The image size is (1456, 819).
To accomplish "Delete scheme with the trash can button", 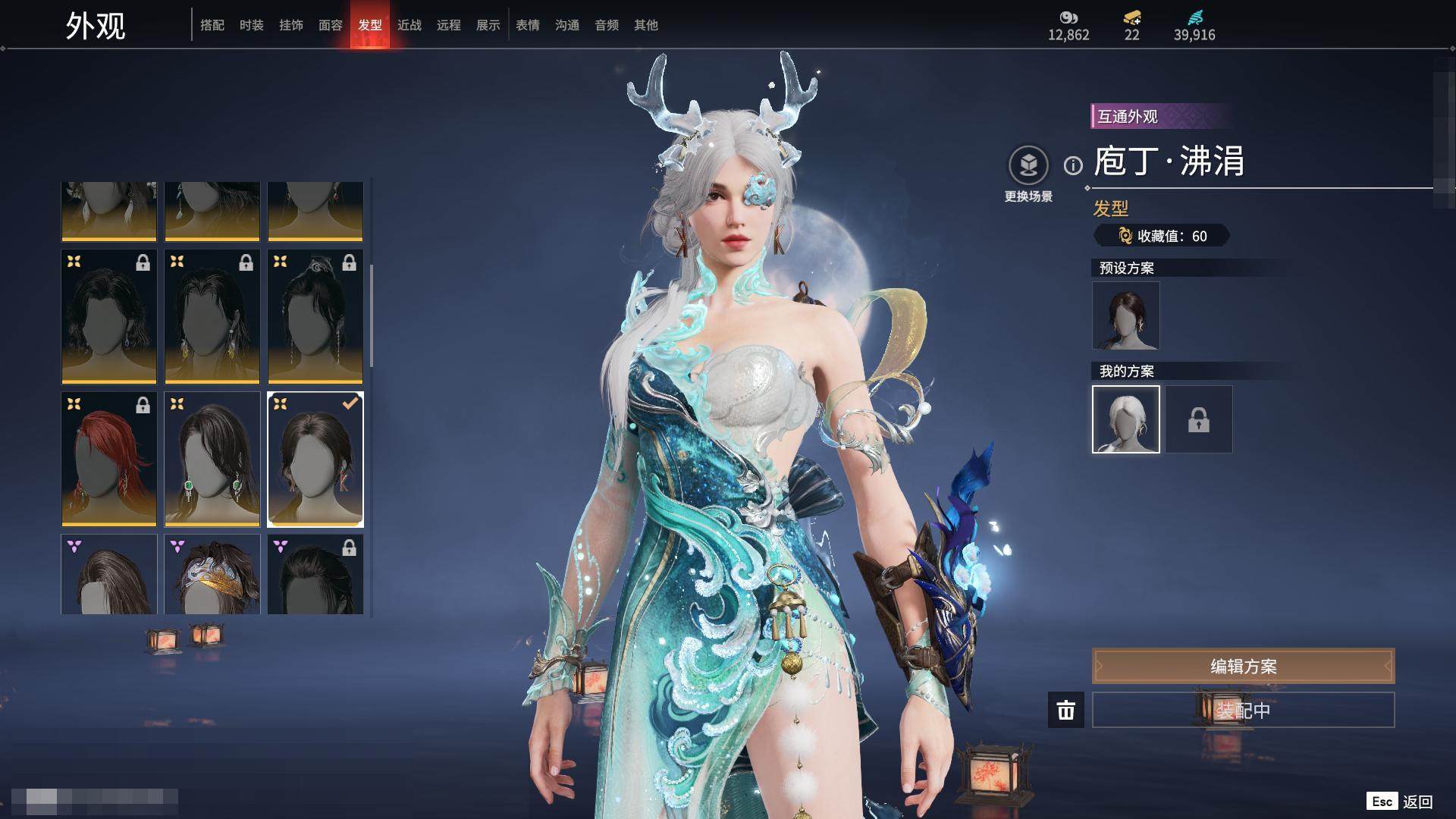I will click(1065, 710).
